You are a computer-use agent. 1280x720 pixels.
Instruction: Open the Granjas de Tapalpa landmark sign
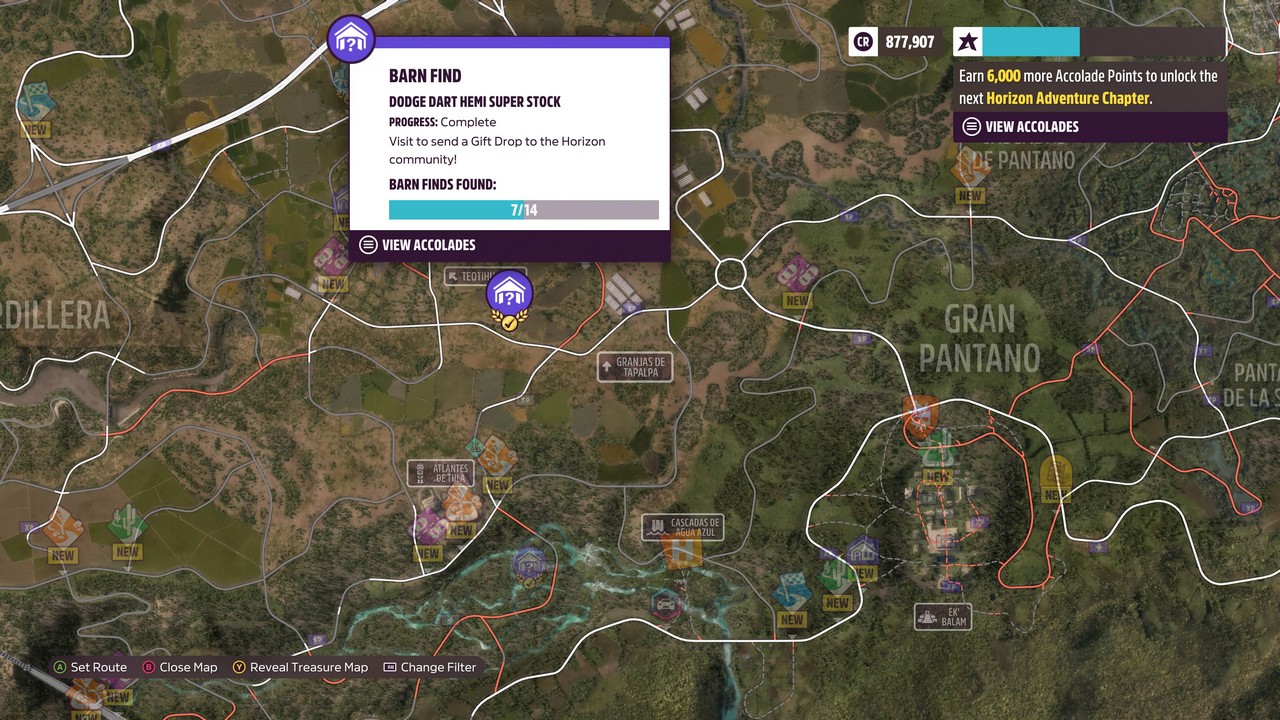pyautogui.click(x=634, y=367)
